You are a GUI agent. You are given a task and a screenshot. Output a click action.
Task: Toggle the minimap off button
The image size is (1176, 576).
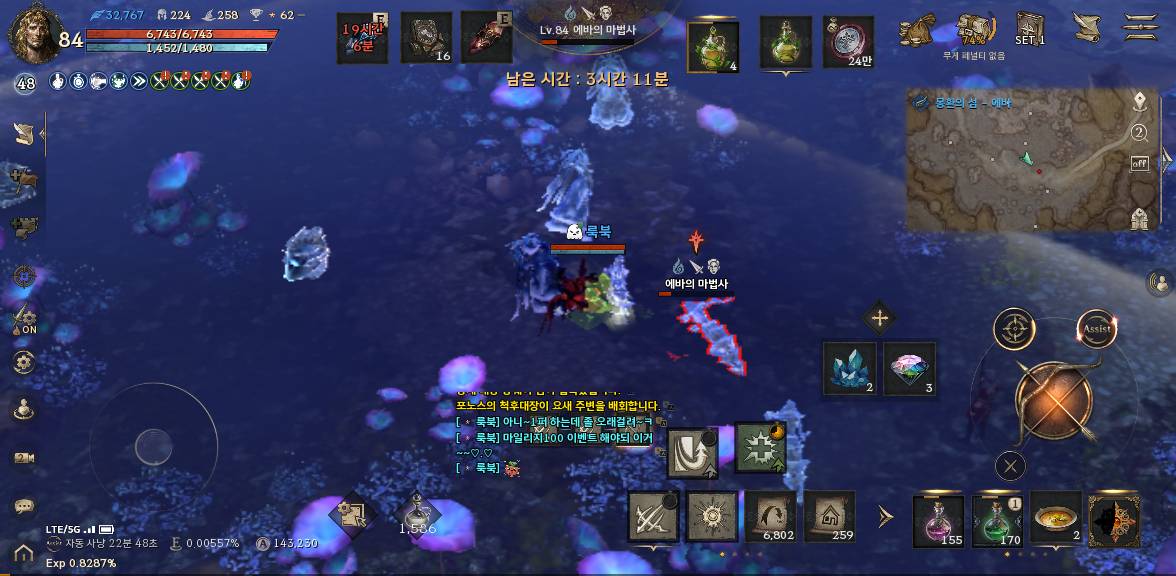[1139, 163]
